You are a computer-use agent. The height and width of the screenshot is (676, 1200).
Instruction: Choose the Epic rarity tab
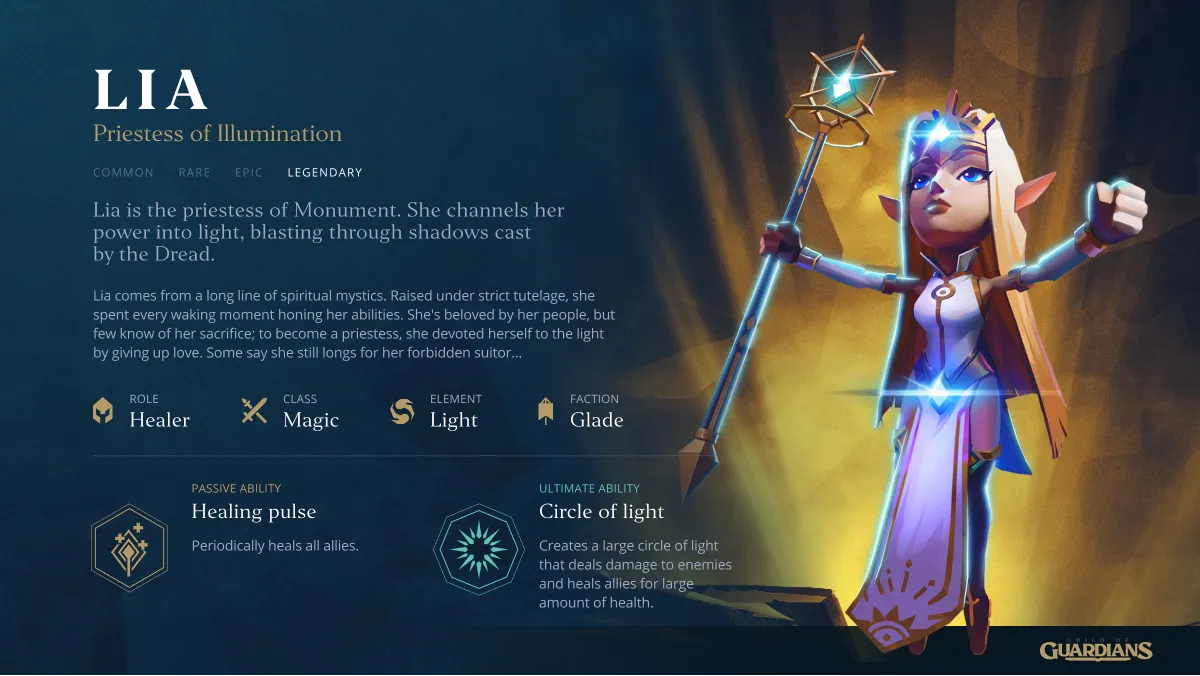[249, 173]
